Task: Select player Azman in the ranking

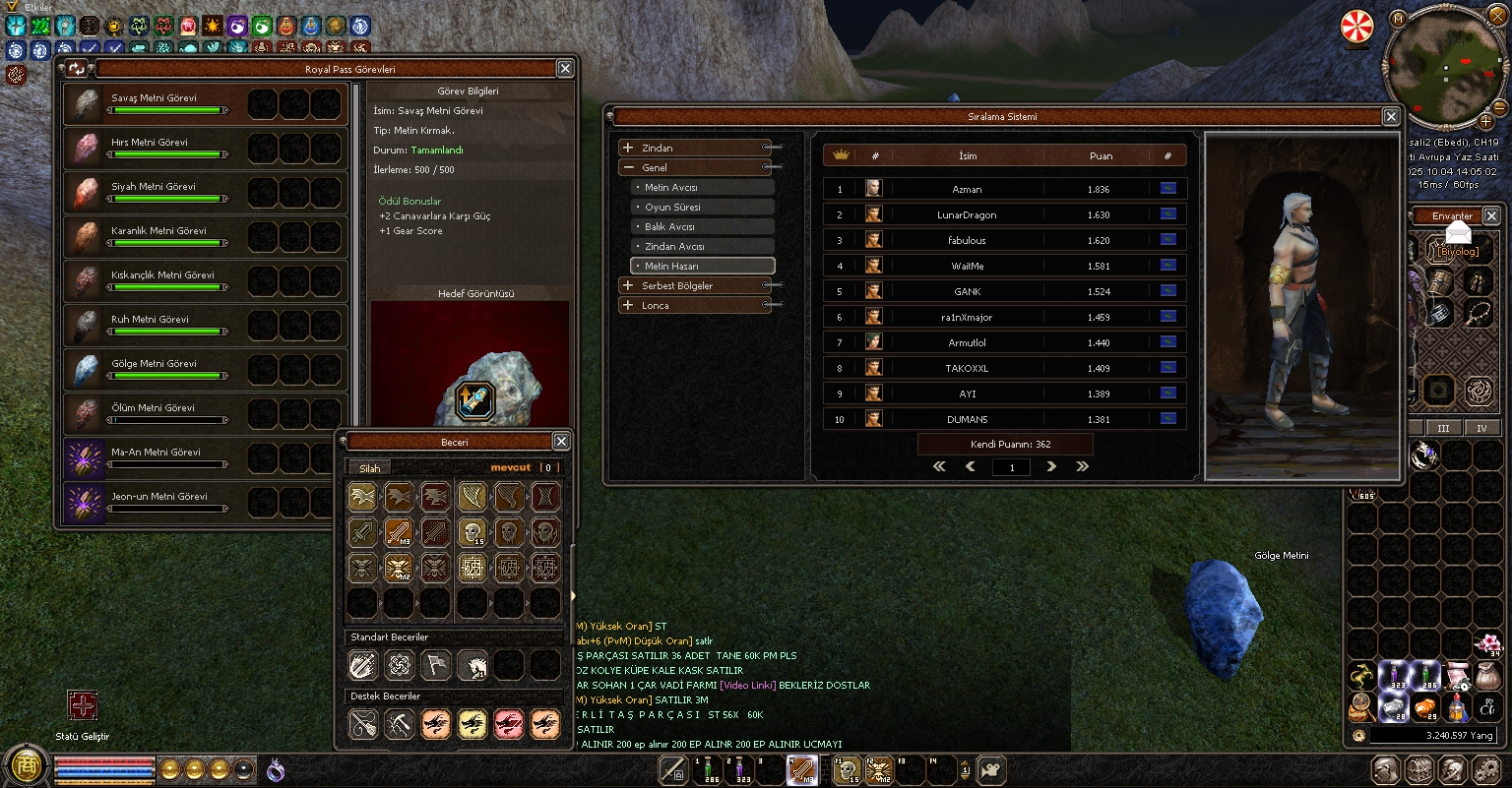Action: (967, 189)
